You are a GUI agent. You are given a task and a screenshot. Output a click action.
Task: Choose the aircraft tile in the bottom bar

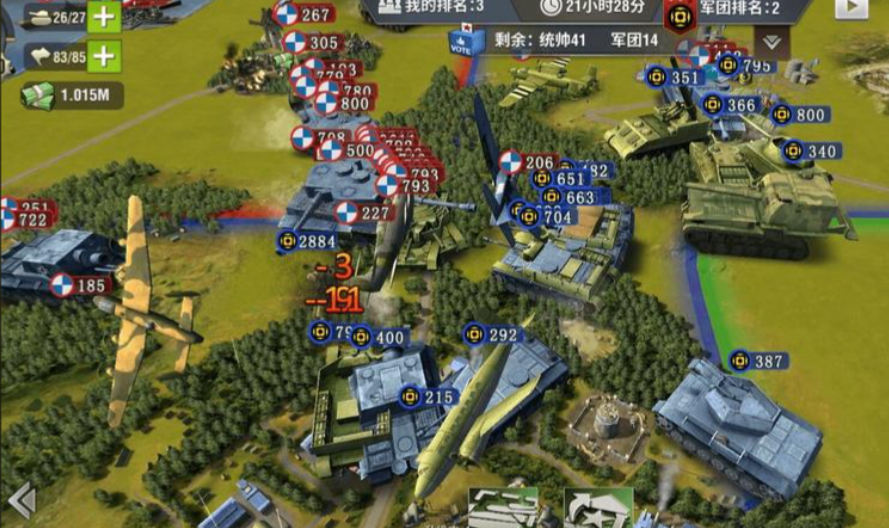[503, 508]
